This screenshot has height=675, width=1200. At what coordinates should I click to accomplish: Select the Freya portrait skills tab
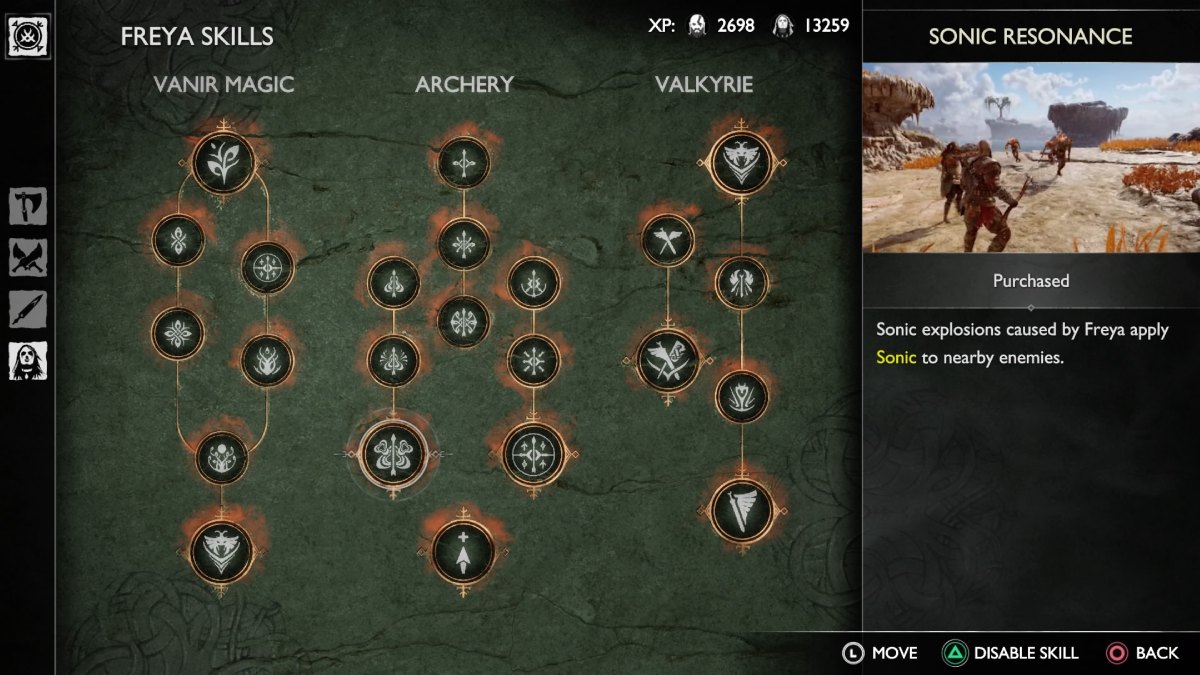[28, 361]
